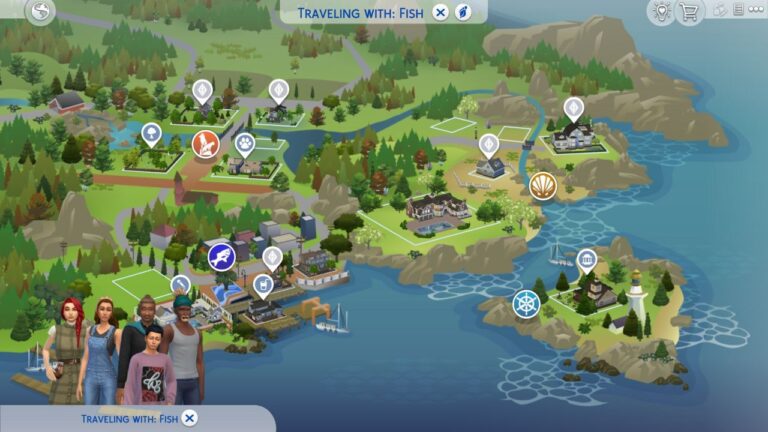Select the orange dog-walking lot marker
The width and height of the screenshot is (768, 432).
(205, 145)
